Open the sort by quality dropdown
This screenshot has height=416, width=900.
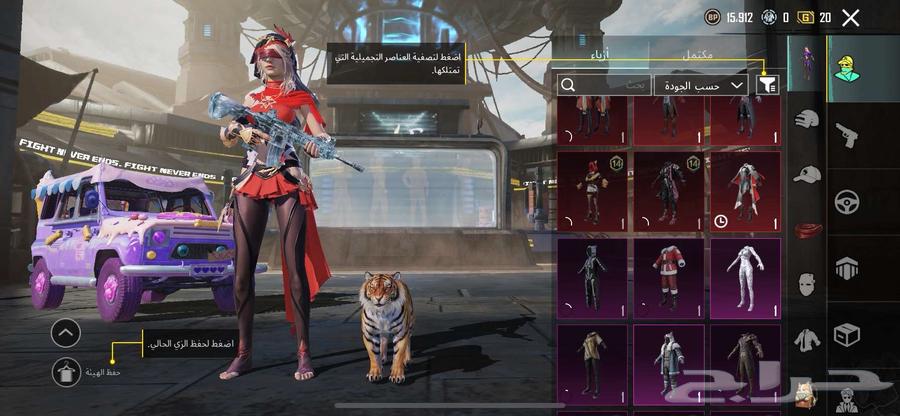(x=702, y=86)
